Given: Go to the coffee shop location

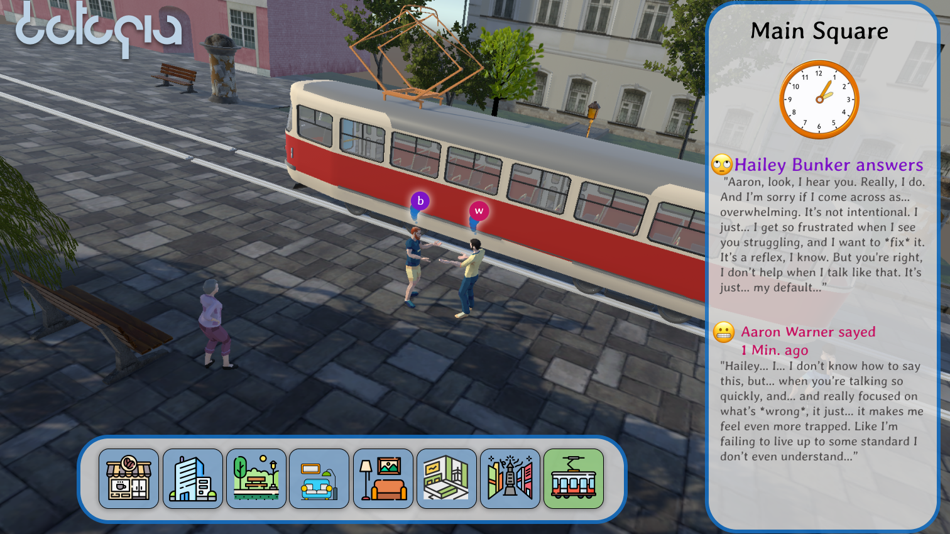Looking at the screenshot, I should tap(129, 478).
